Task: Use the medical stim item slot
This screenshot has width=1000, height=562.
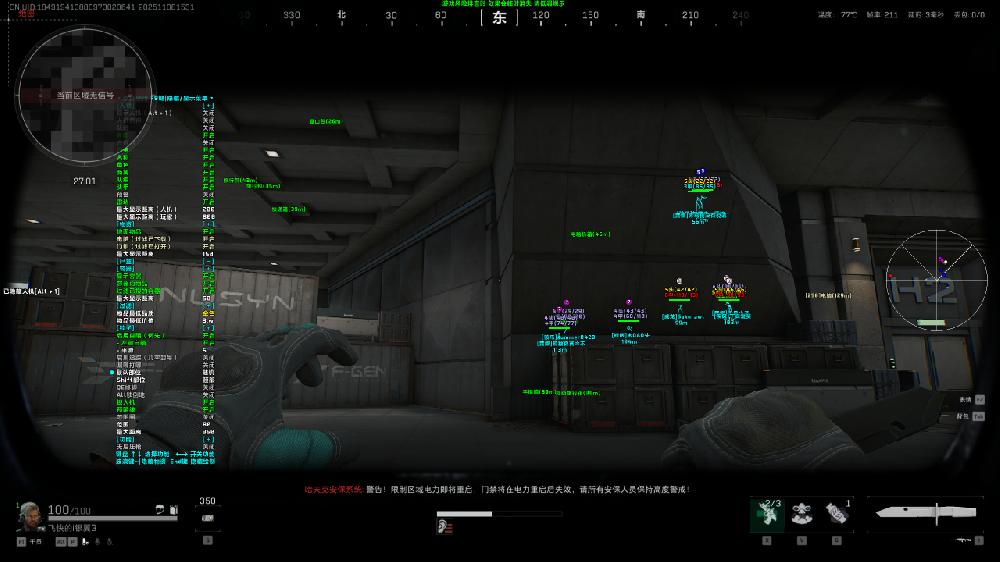Action: 767,514
